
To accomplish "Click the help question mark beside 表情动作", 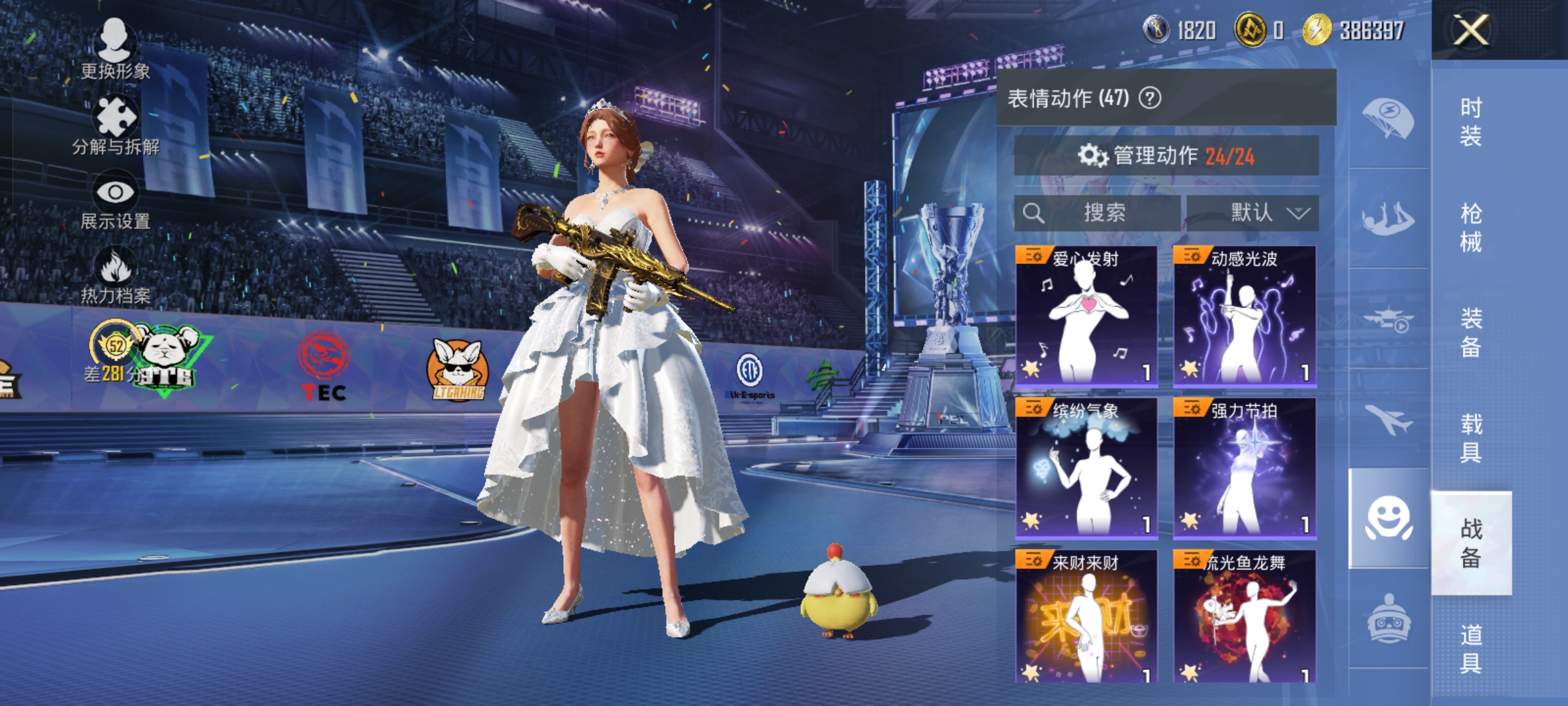I will pos(1150,98).
